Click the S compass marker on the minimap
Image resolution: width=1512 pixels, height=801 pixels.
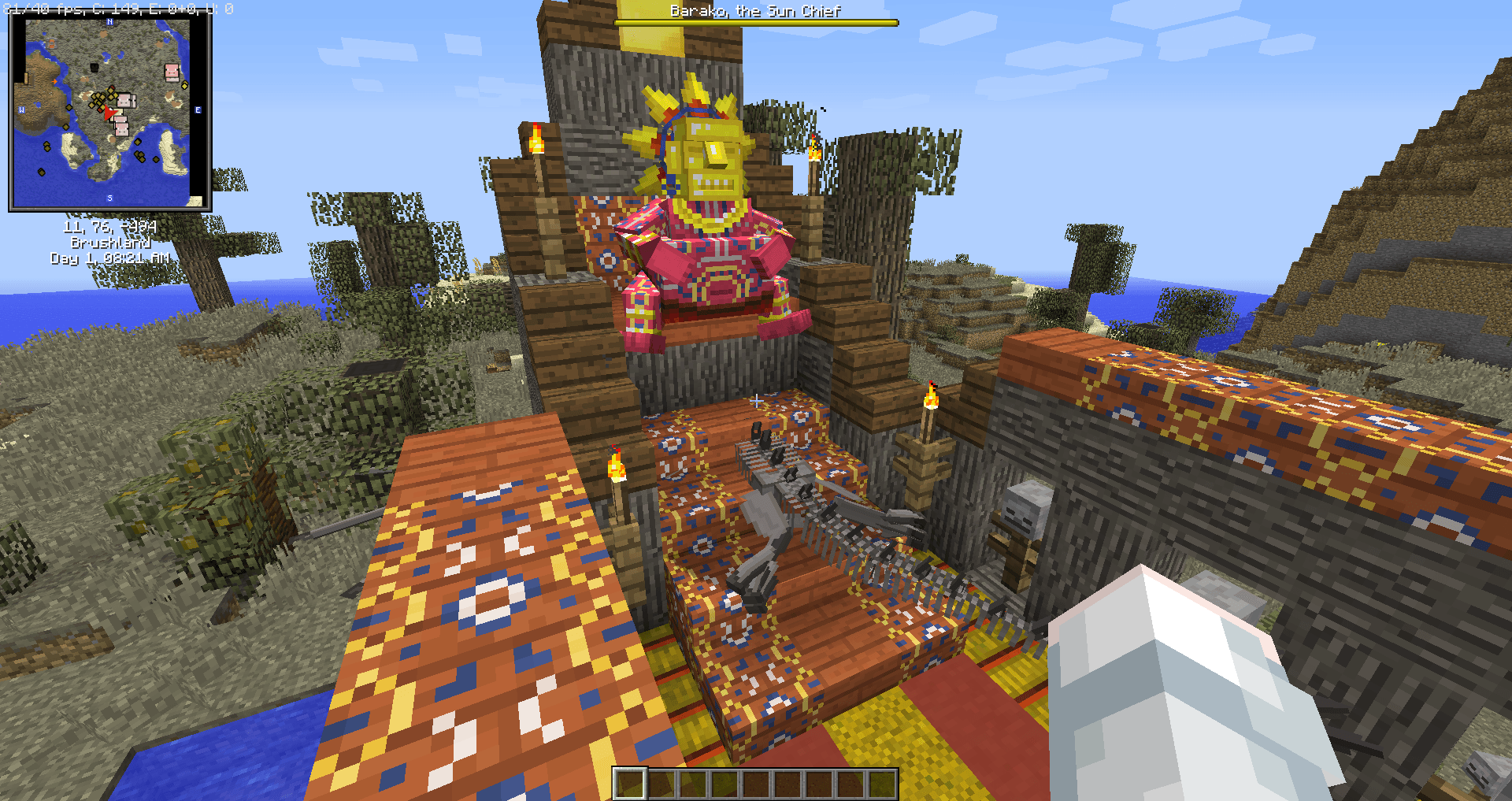[x=109, y=197]
